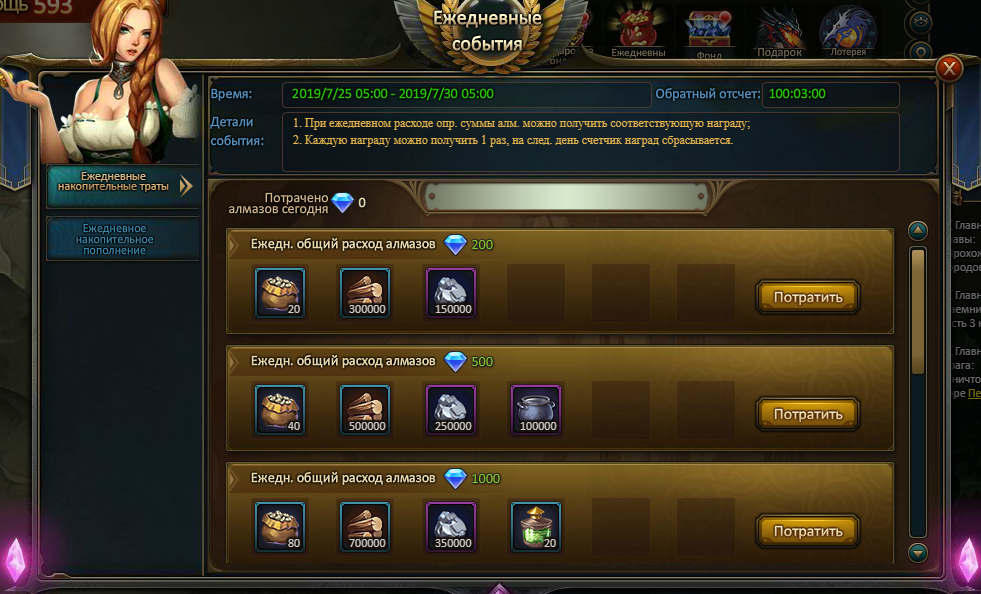Select the green potion reward with 20
Screen dimensions: 981x594
pos(536,526)
